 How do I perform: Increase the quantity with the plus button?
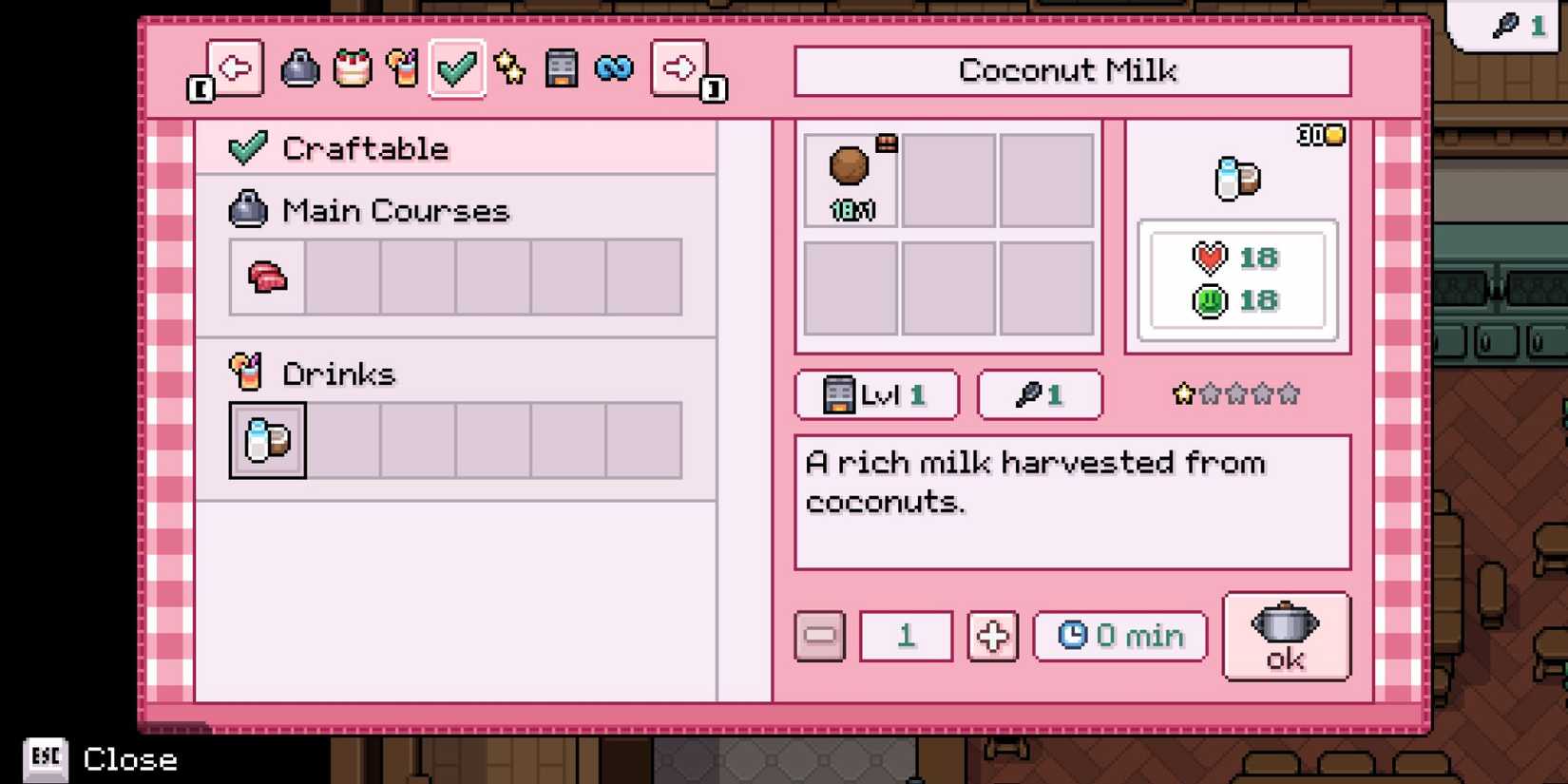pyautogui.click(x=992, y=637)
